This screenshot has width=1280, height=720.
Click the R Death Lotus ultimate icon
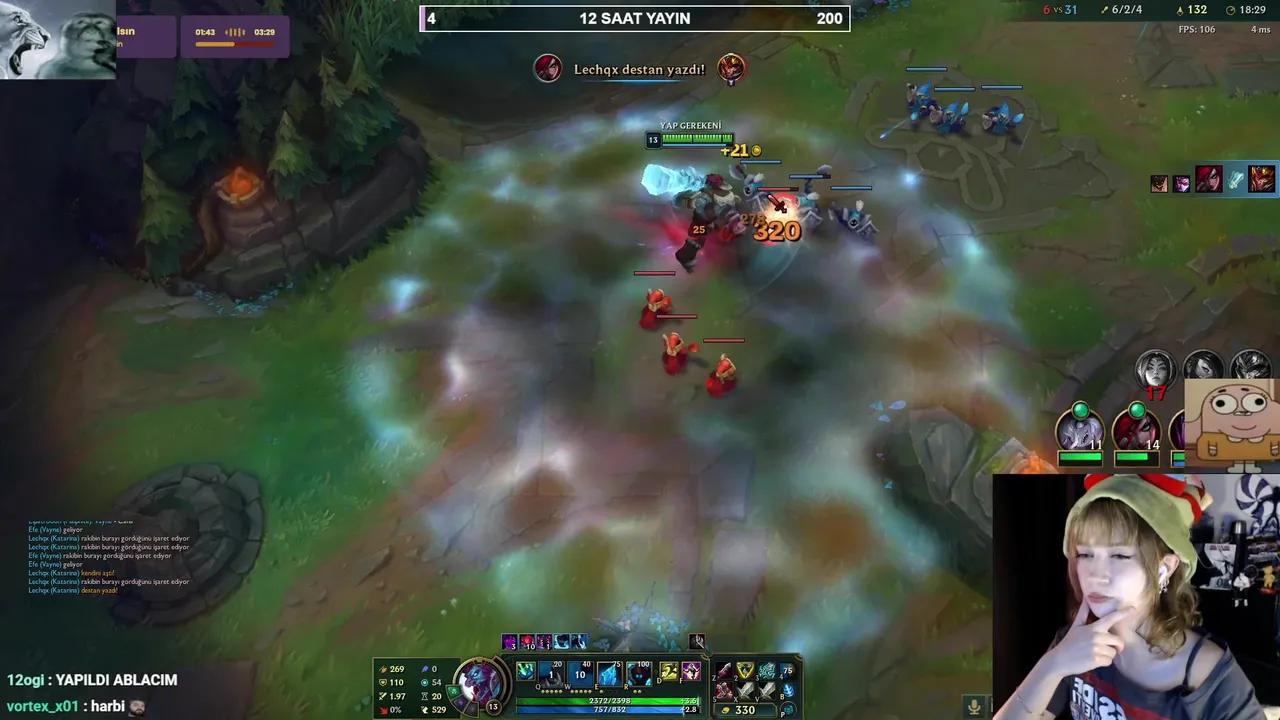[639, 674]
